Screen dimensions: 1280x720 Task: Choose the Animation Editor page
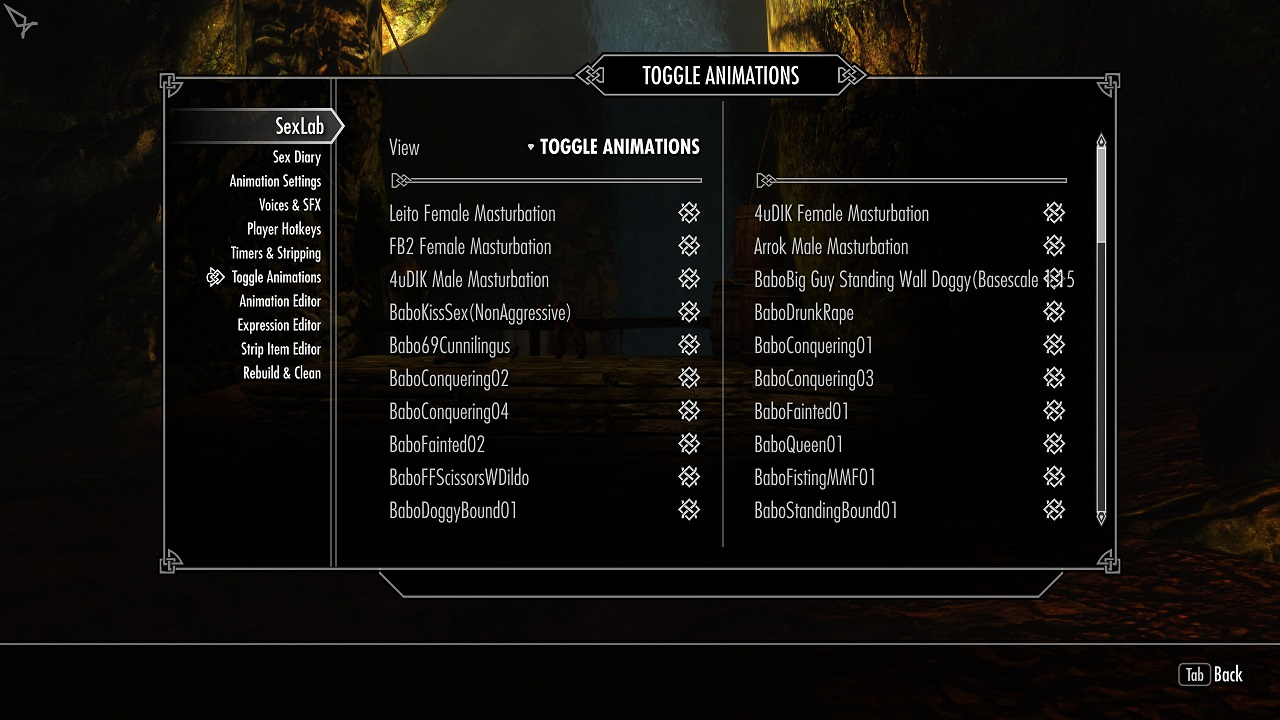point(280,301)
